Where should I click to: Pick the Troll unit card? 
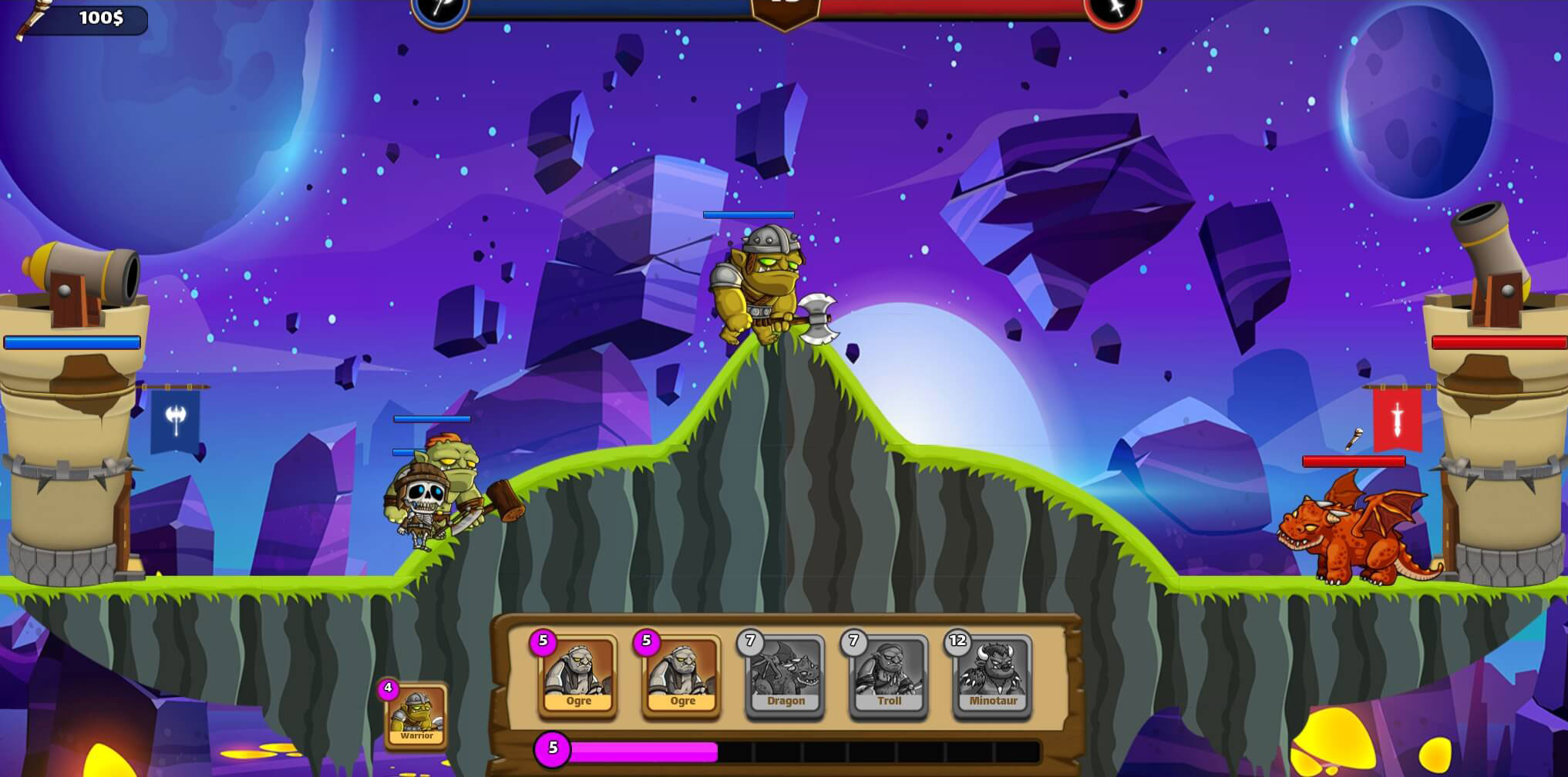(x=889, y=677)
